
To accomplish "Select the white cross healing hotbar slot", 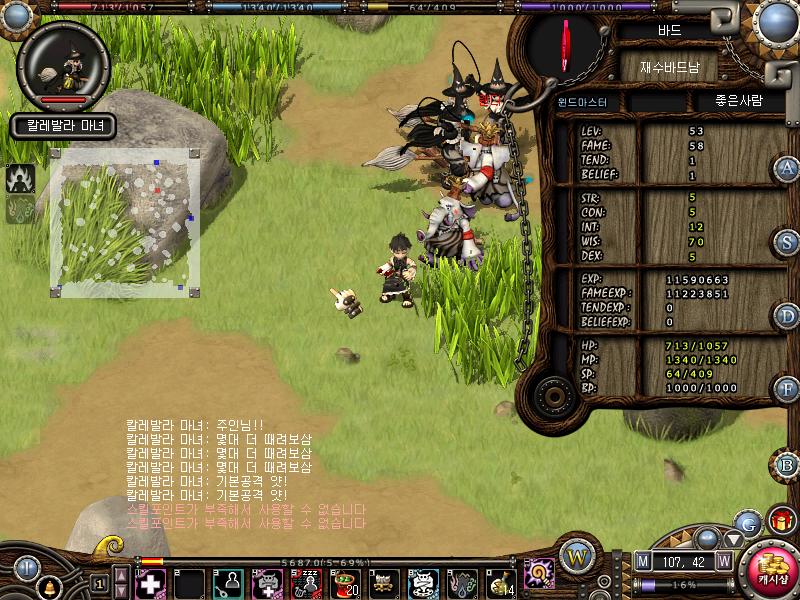I will [x=150, y=583].
